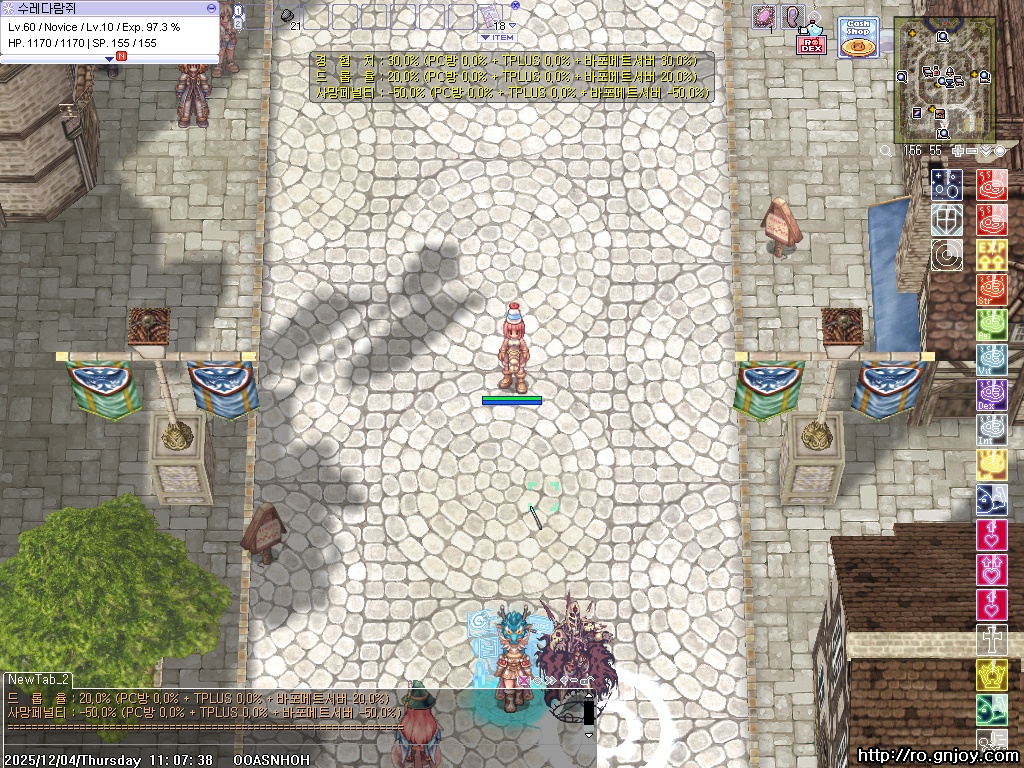Click the EXP boost status icon
The height and width of the screenshot is (768, 1024).
click(991, 255)
